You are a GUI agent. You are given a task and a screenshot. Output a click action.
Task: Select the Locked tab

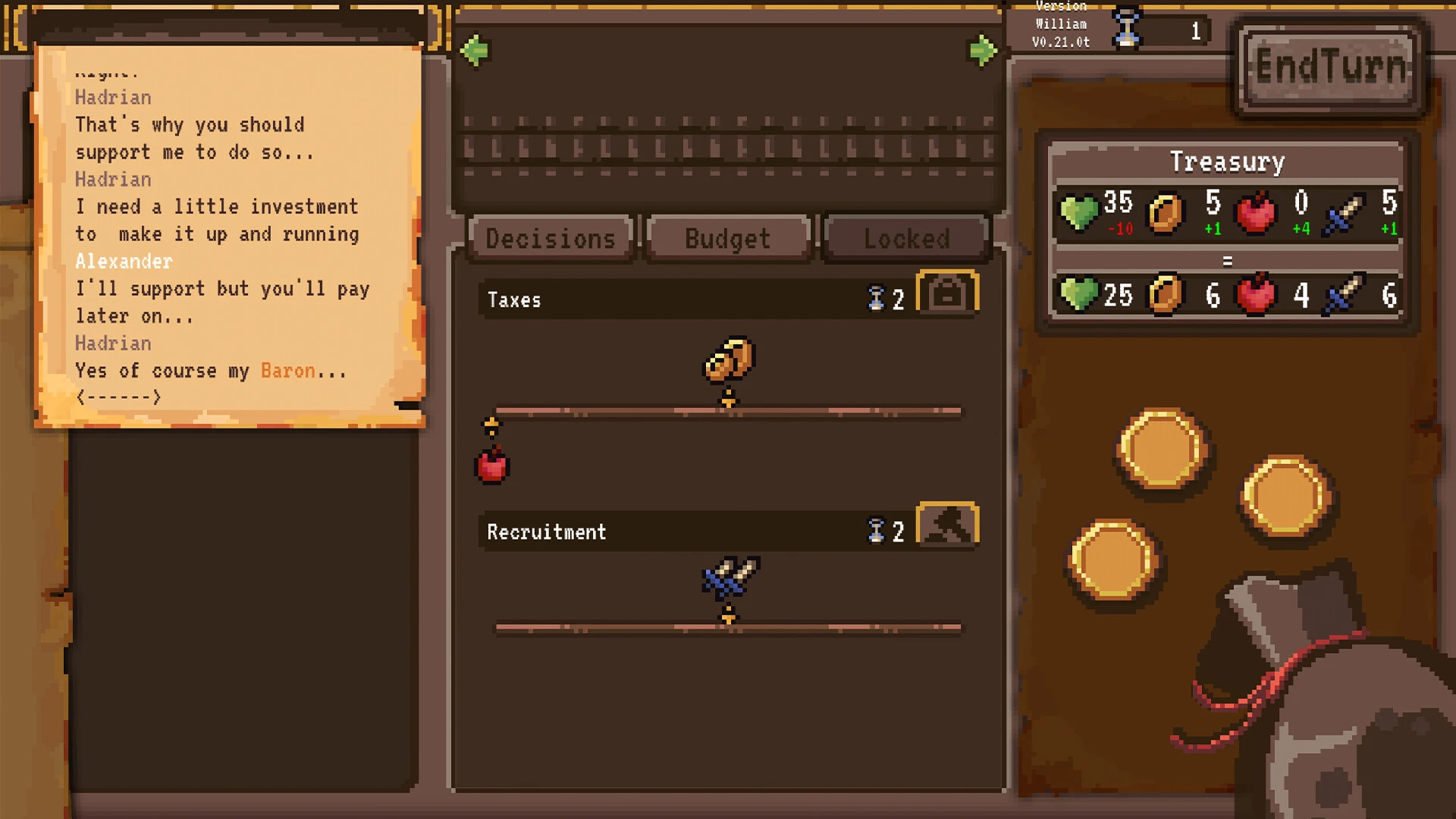coord(906,239)
